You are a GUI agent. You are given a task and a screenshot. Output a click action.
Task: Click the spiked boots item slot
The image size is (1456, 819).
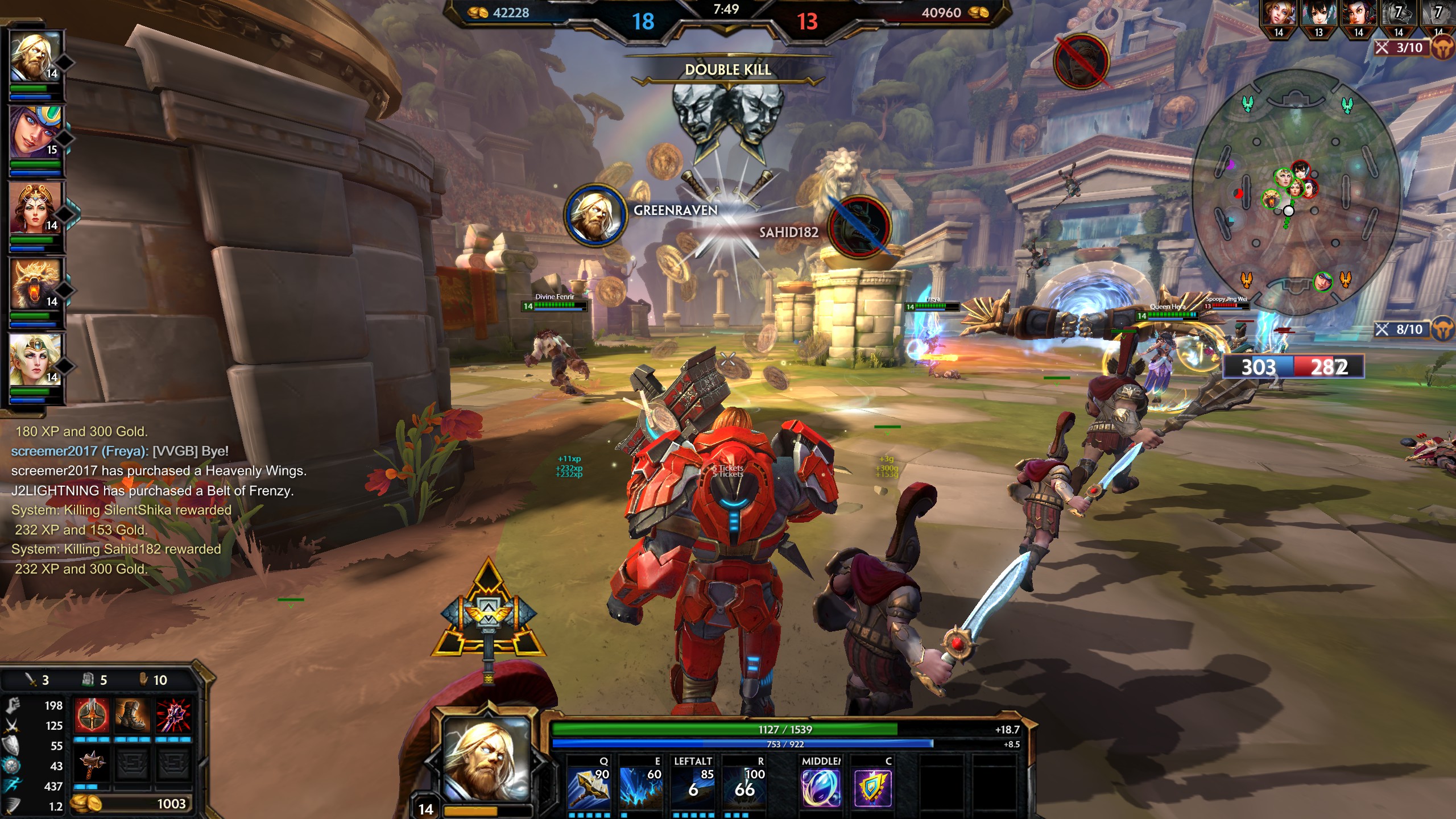[x=133, y=715]
